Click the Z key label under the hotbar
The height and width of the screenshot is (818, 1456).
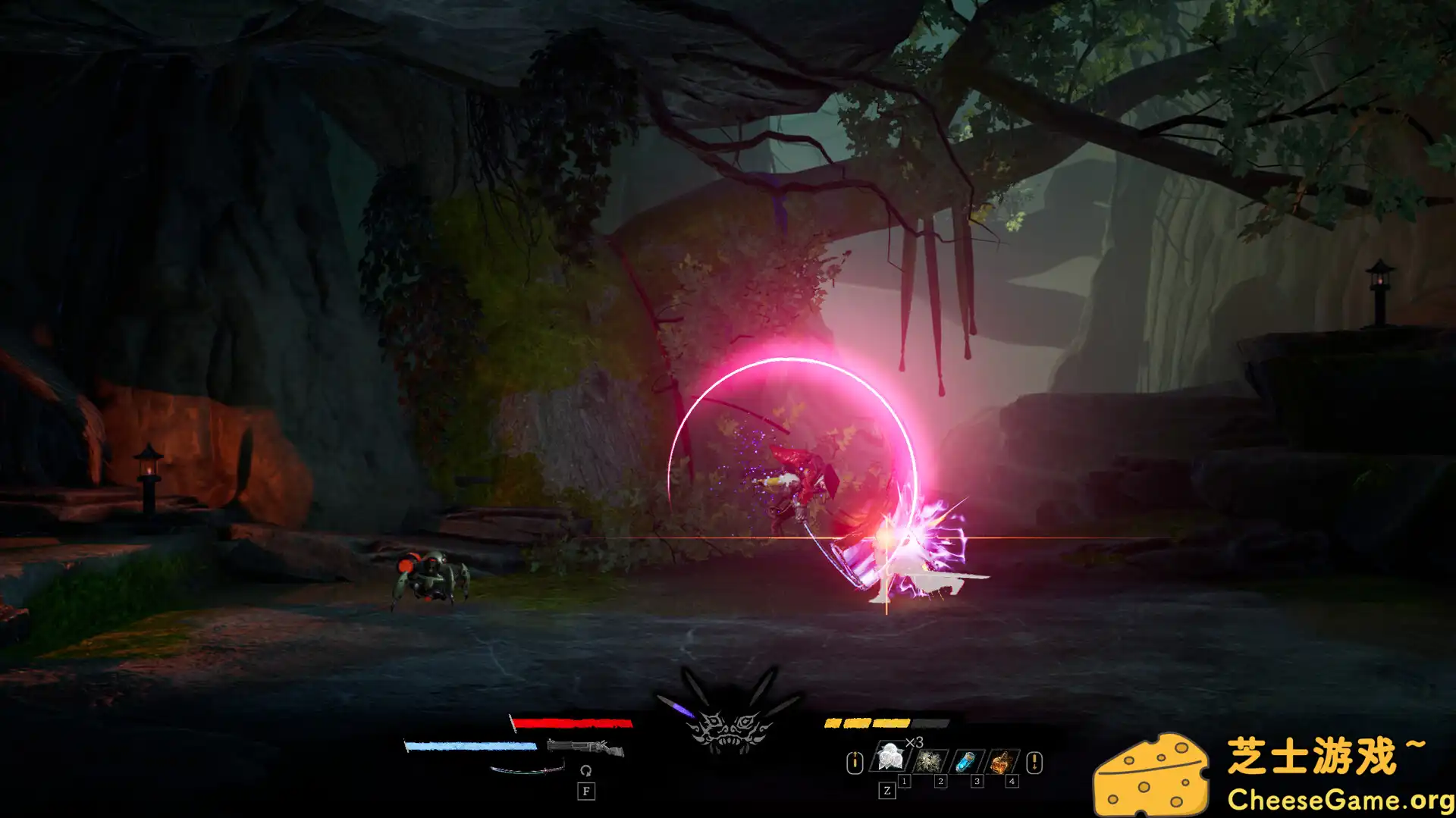click(887, 792)
